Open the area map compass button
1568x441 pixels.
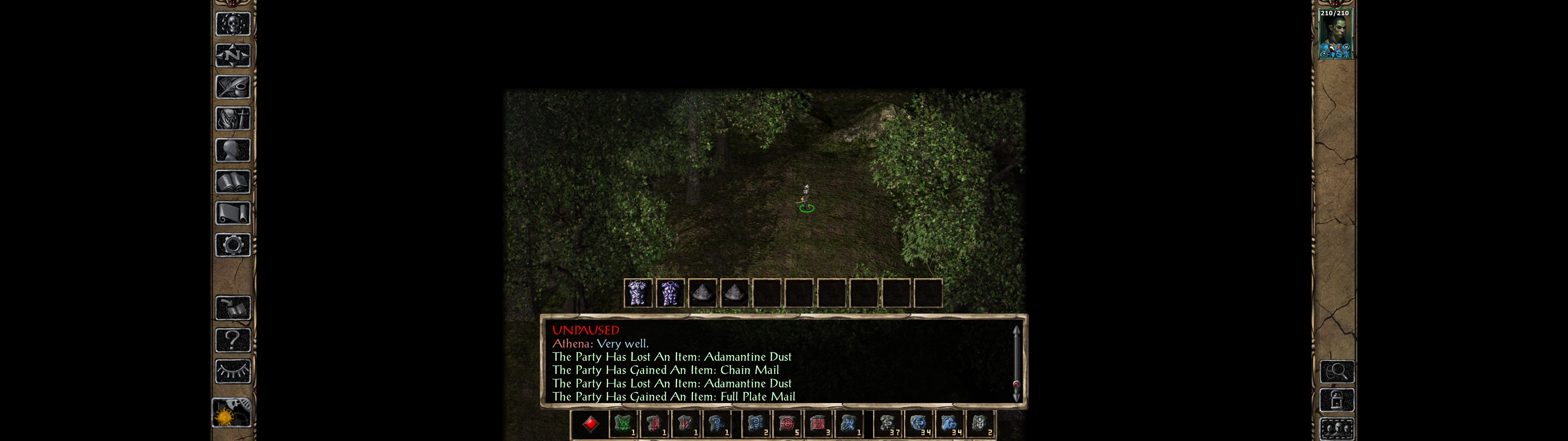[x=232, y=56]
